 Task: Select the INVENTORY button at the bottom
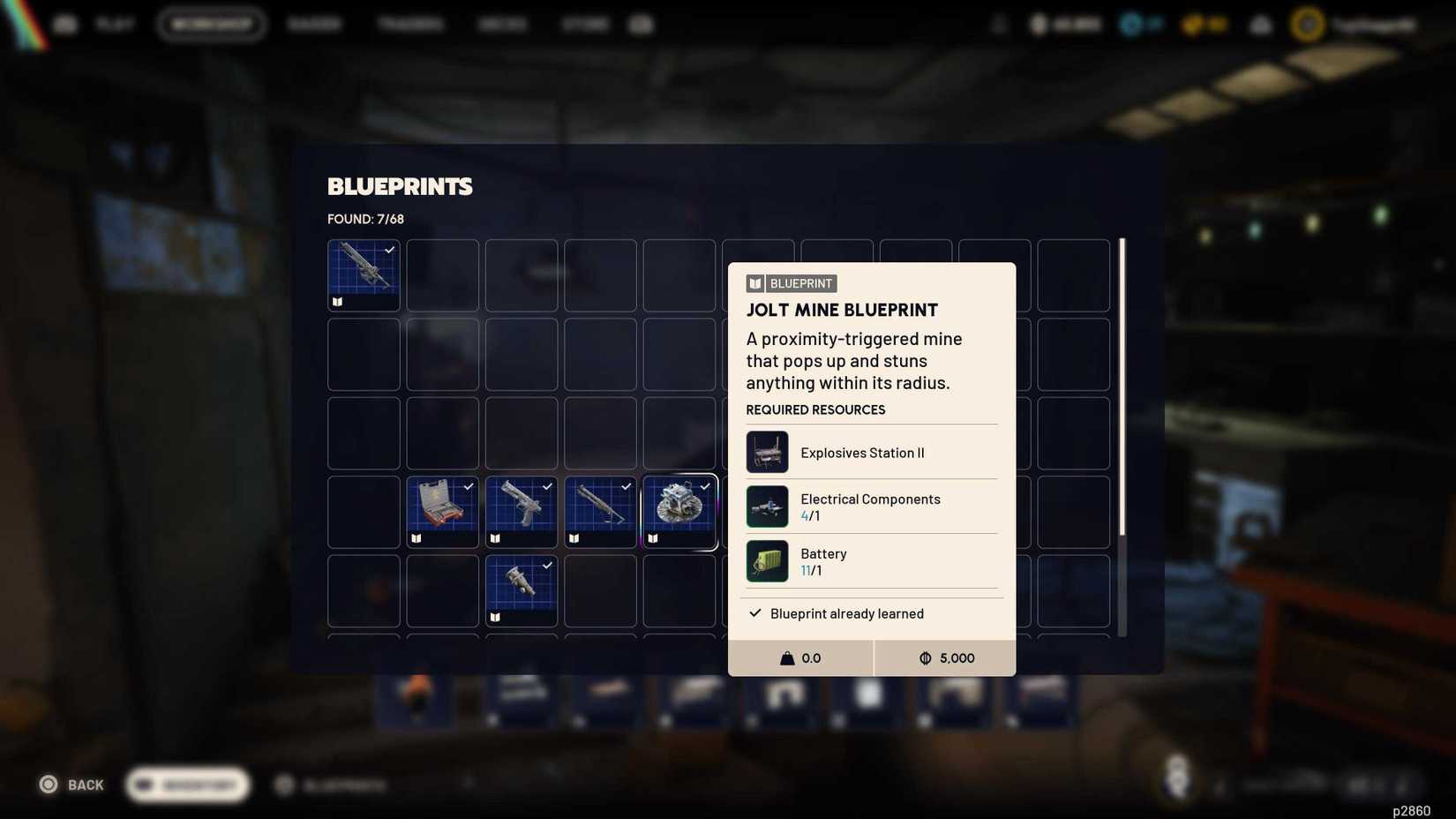(186, 785)
